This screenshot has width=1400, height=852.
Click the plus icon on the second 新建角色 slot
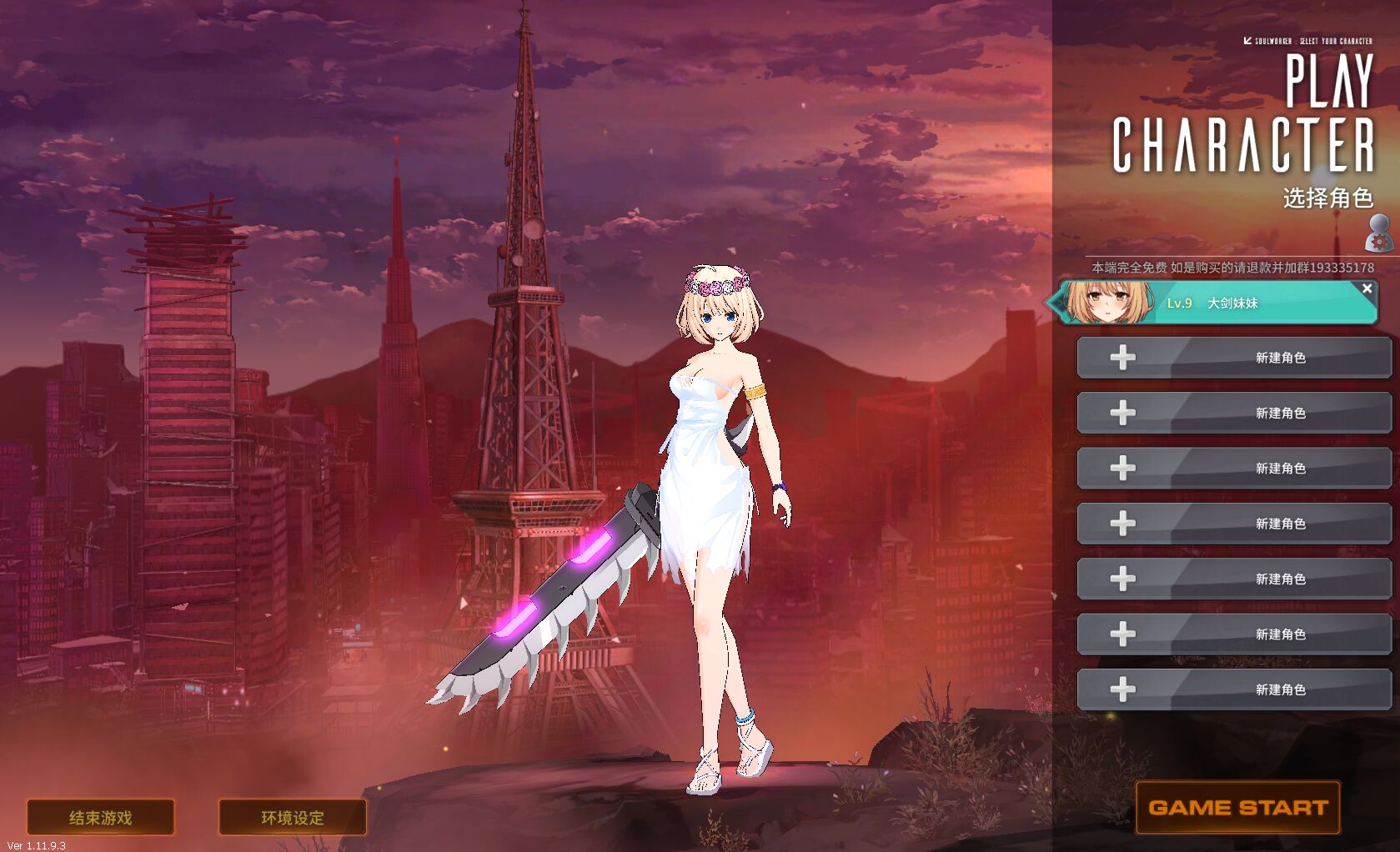click(1122, 413)
